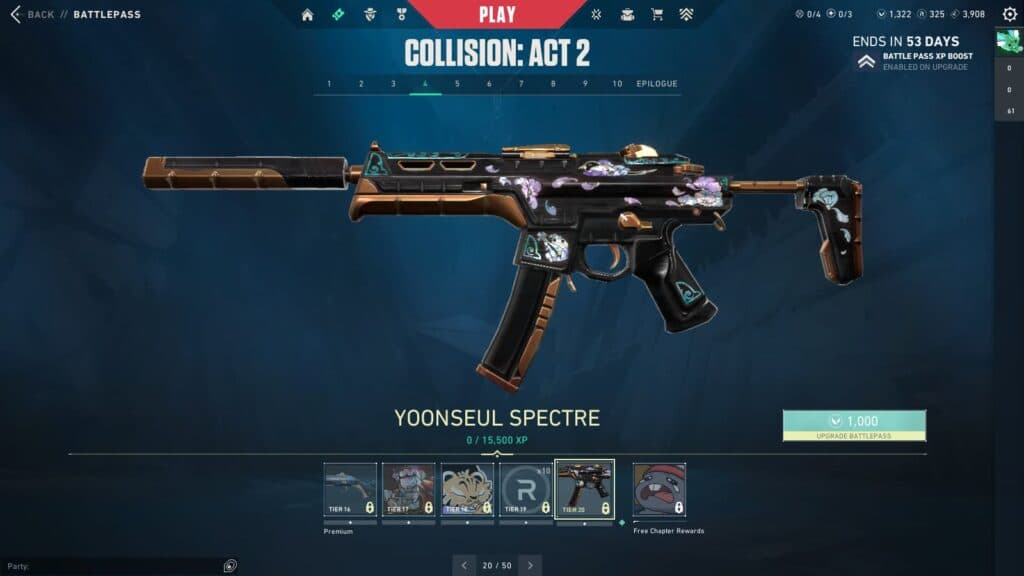
Task: Open the home icon in top navigation
Action: [307, 15]
